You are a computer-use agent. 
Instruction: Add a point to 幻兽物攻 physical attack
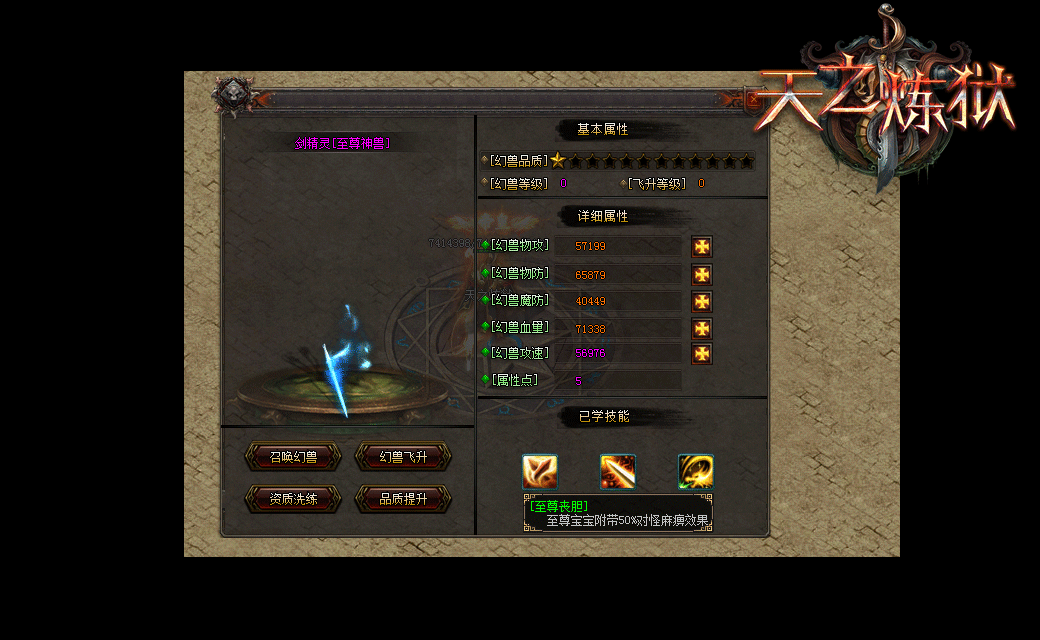click(702, 247)
